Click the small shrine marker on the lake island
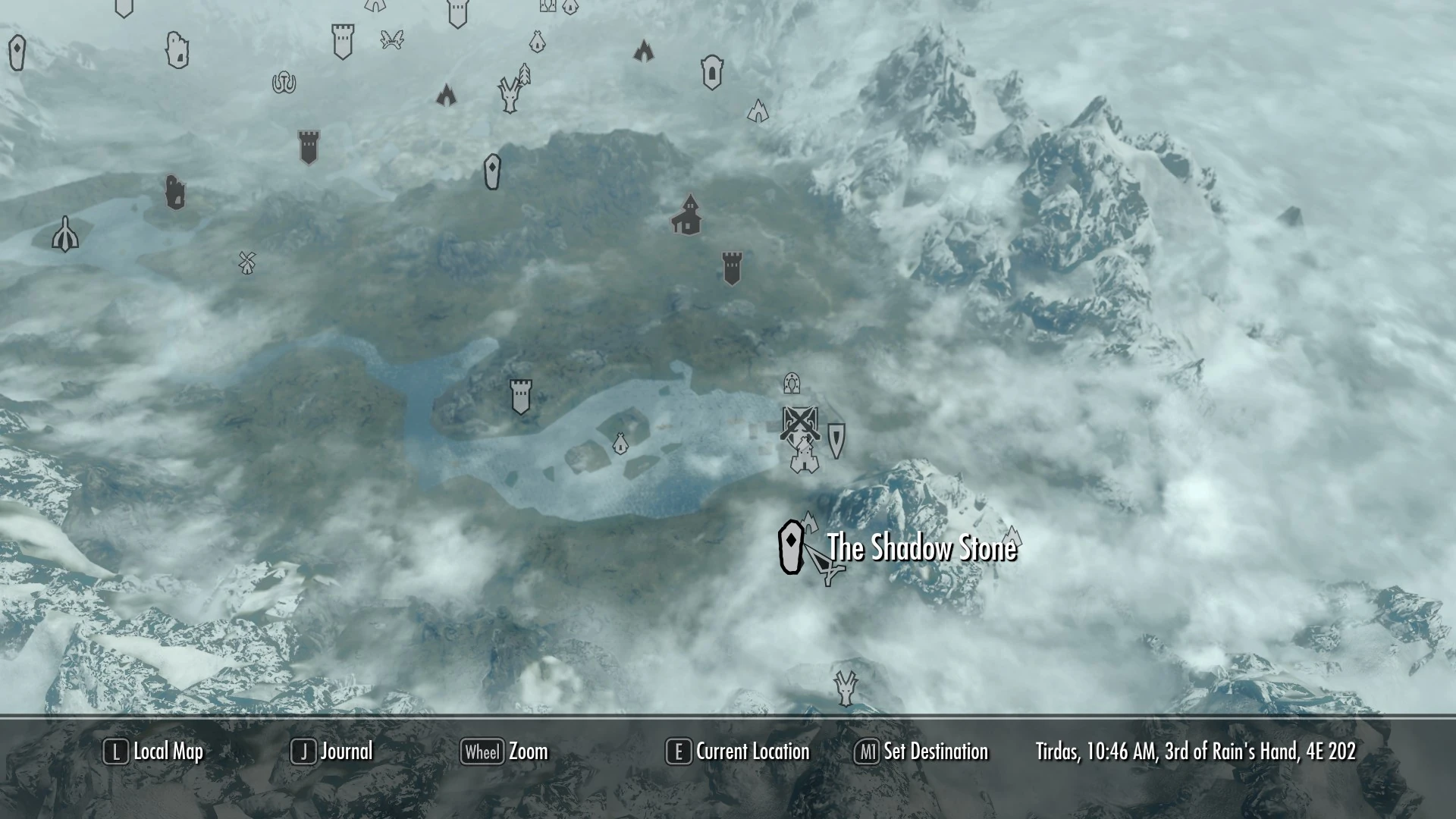This screenshot has width=1456, height=819. click(620, 444)
